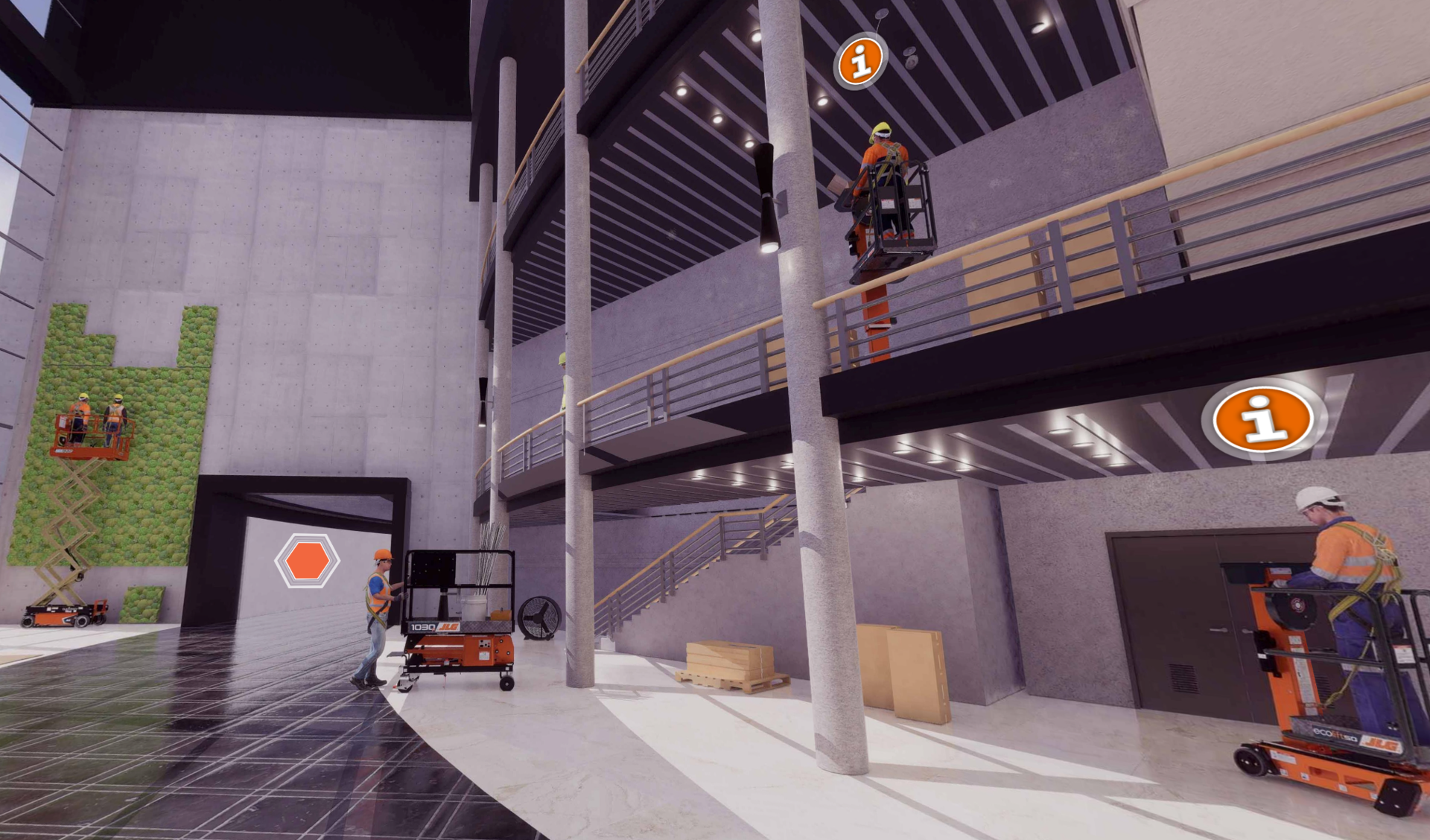Click the circular fan beside the 1030 lift

pyautogui.click(x=539, y=617)
